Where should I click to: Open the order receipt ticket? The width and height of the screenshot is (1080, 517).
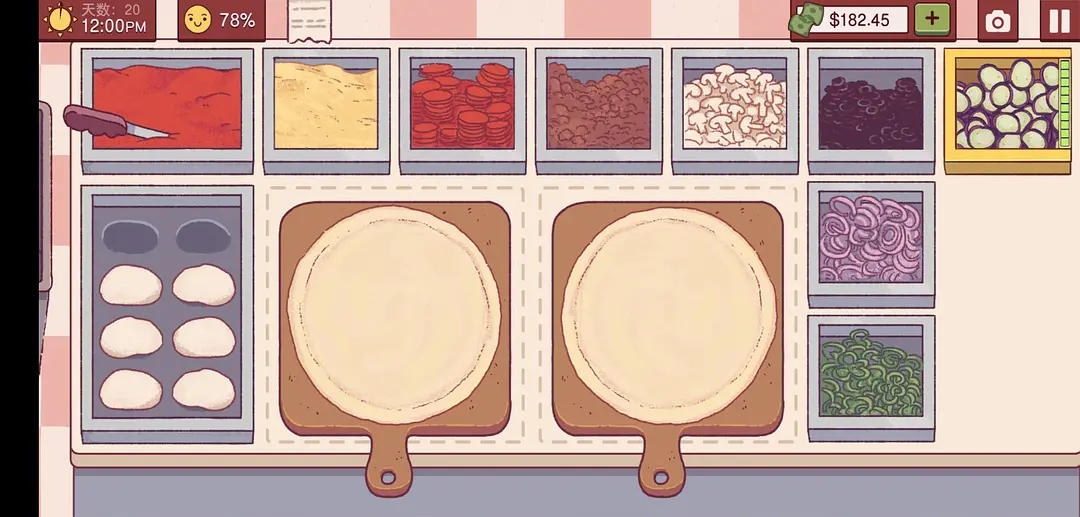[310, 20]
